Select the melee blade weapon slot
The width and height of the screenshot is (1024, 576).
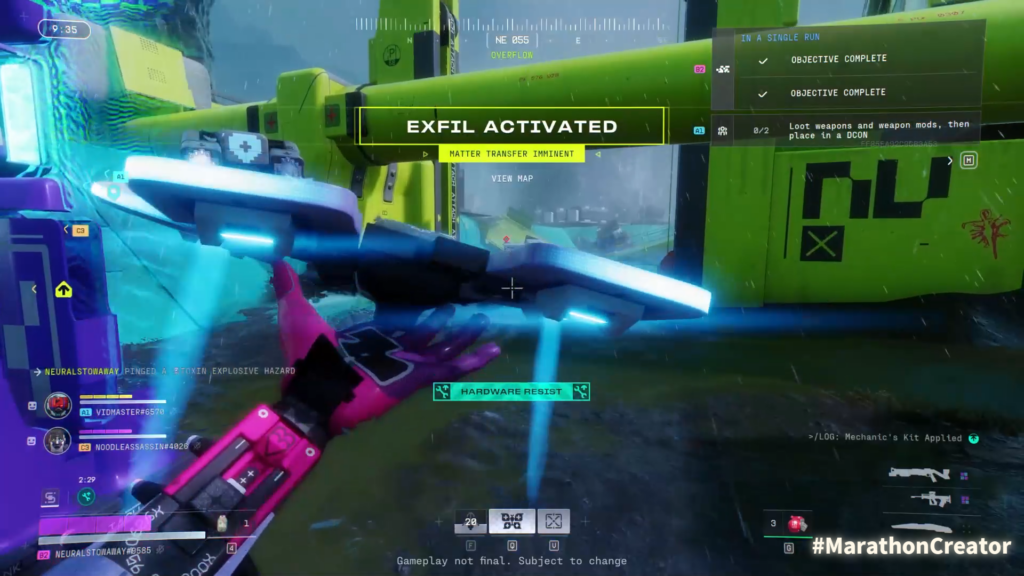pyautogui.click(x=921, y=527)
